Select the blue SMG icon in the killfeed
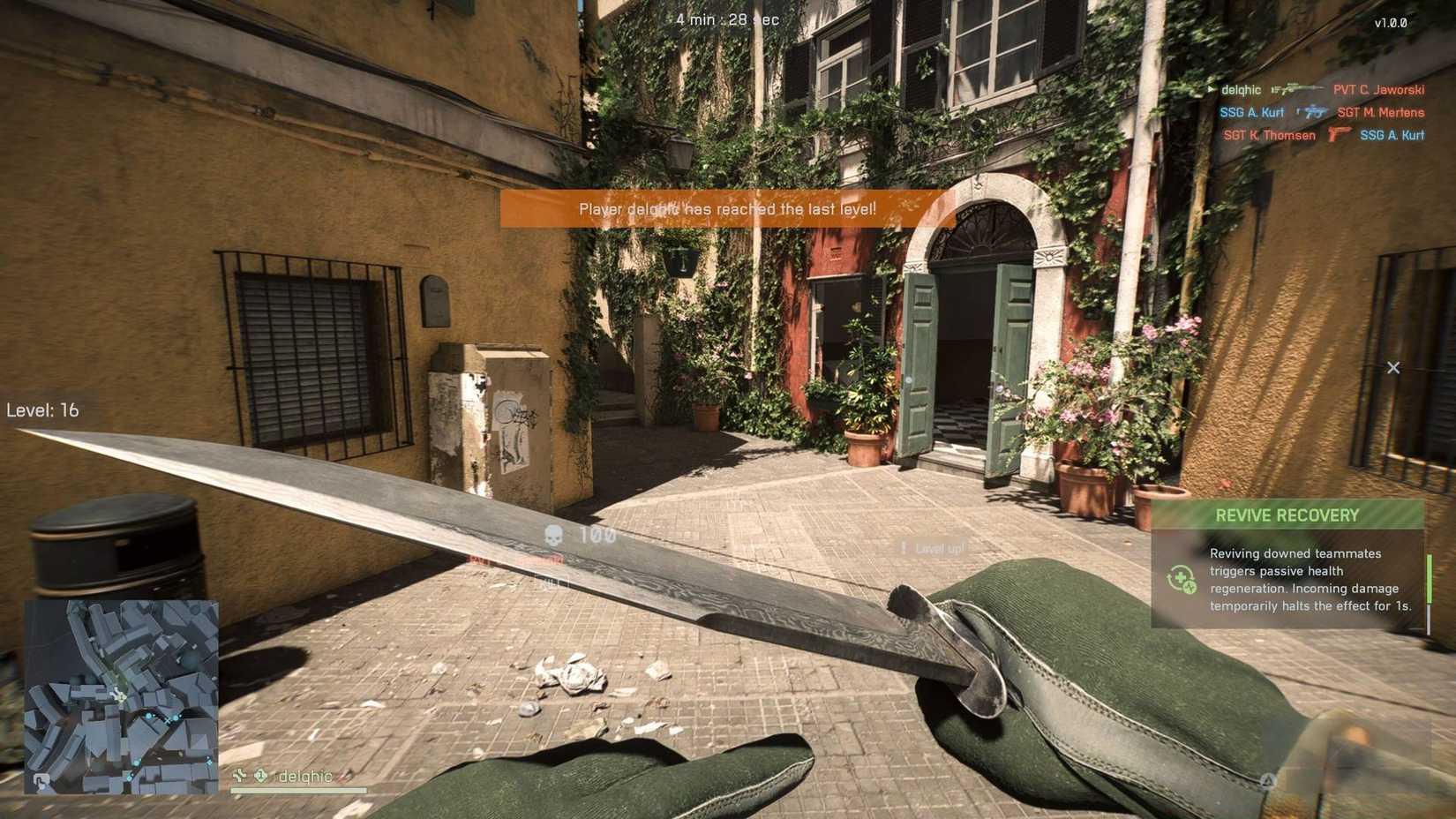Image resolution: width=1456 pixels, height=819 pixels. click(x=1311, y=112)
